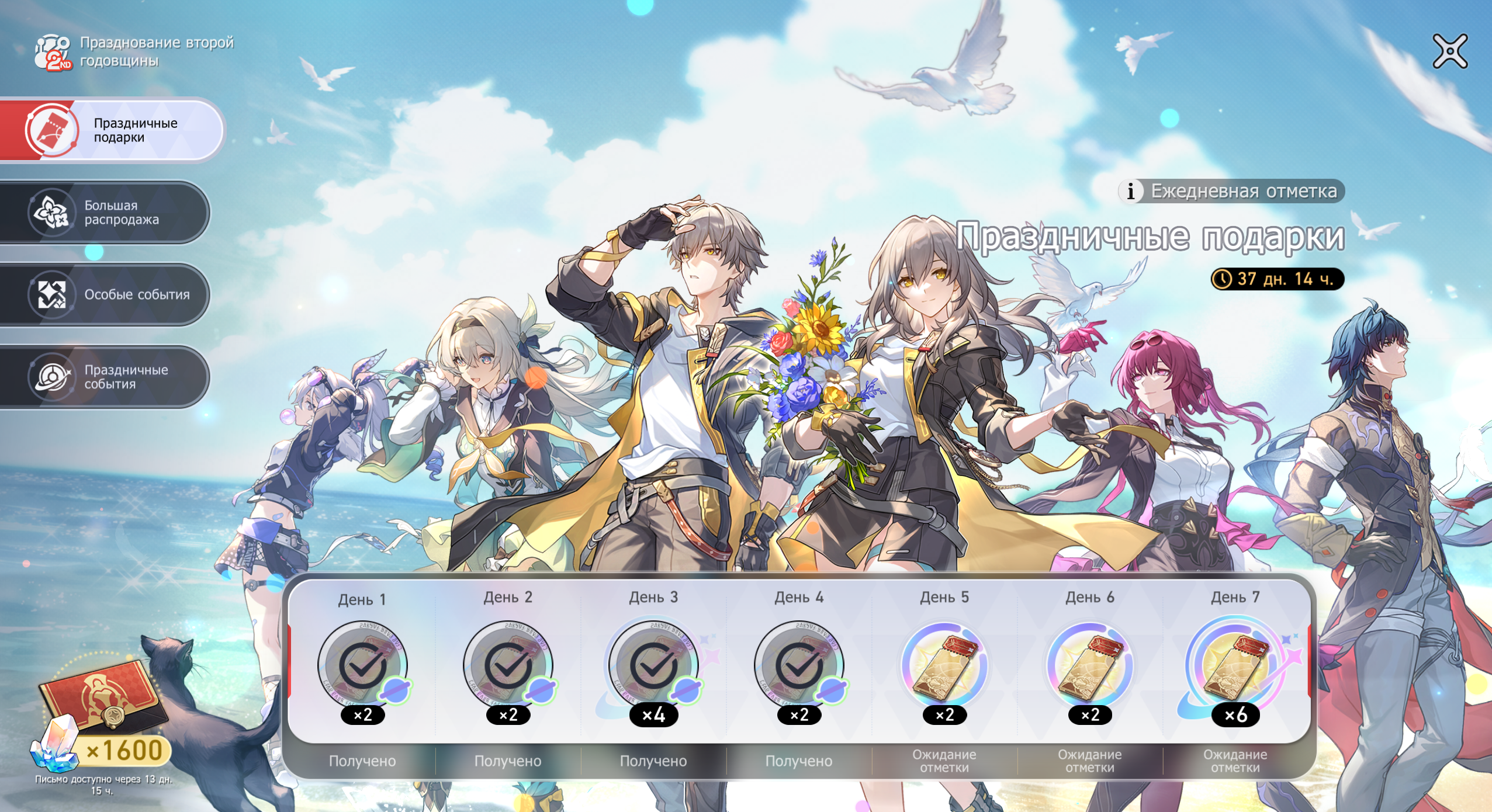Select the День 4 claimed reward
Image resolution: width=1492 pixels, height=812 pixels.
tap(799, 666)
